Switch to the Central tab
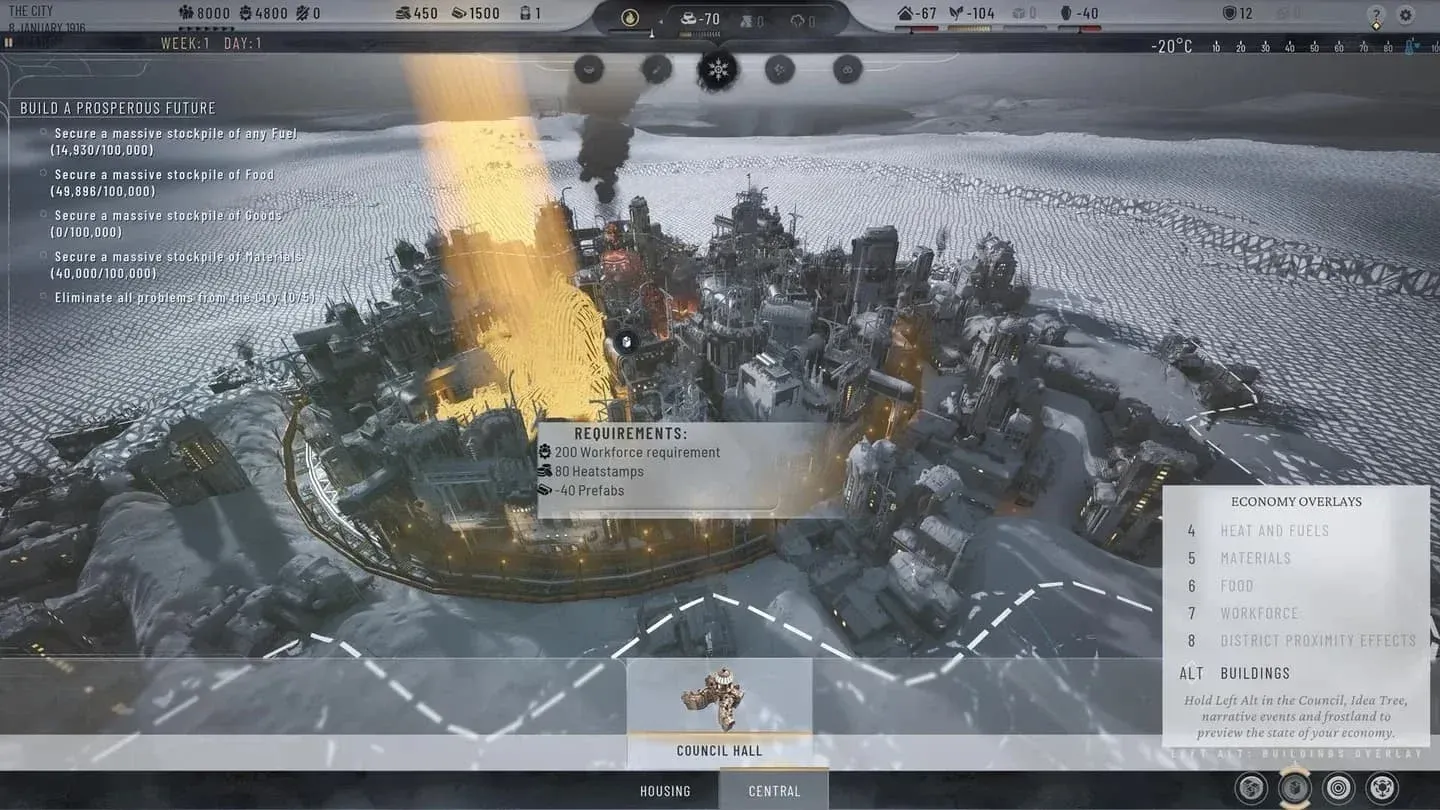The image size is (1440, 810). (x=774, y=791)
